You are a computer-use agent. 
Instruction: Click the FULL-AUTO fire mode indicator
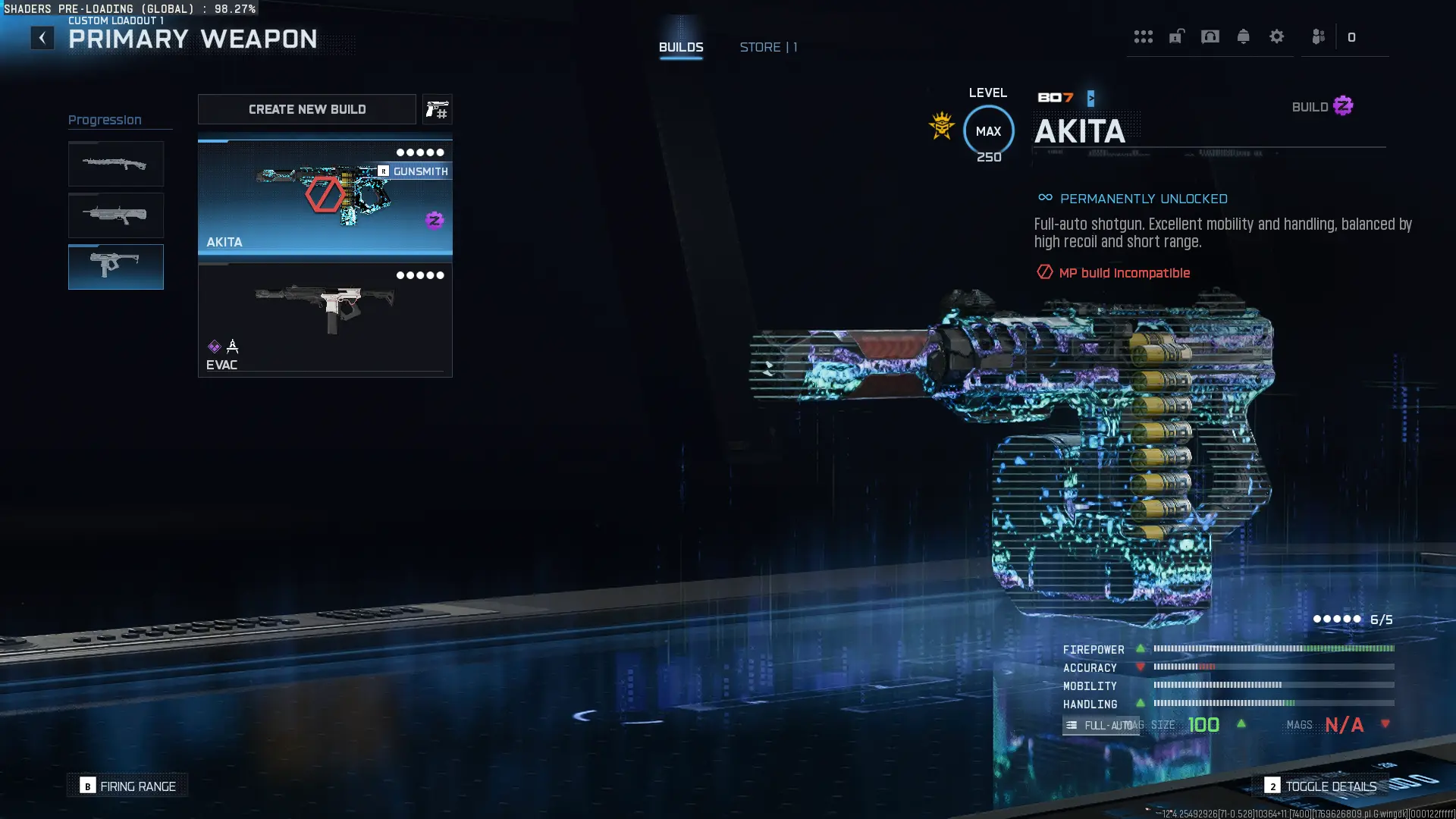tap(1100, 725)
